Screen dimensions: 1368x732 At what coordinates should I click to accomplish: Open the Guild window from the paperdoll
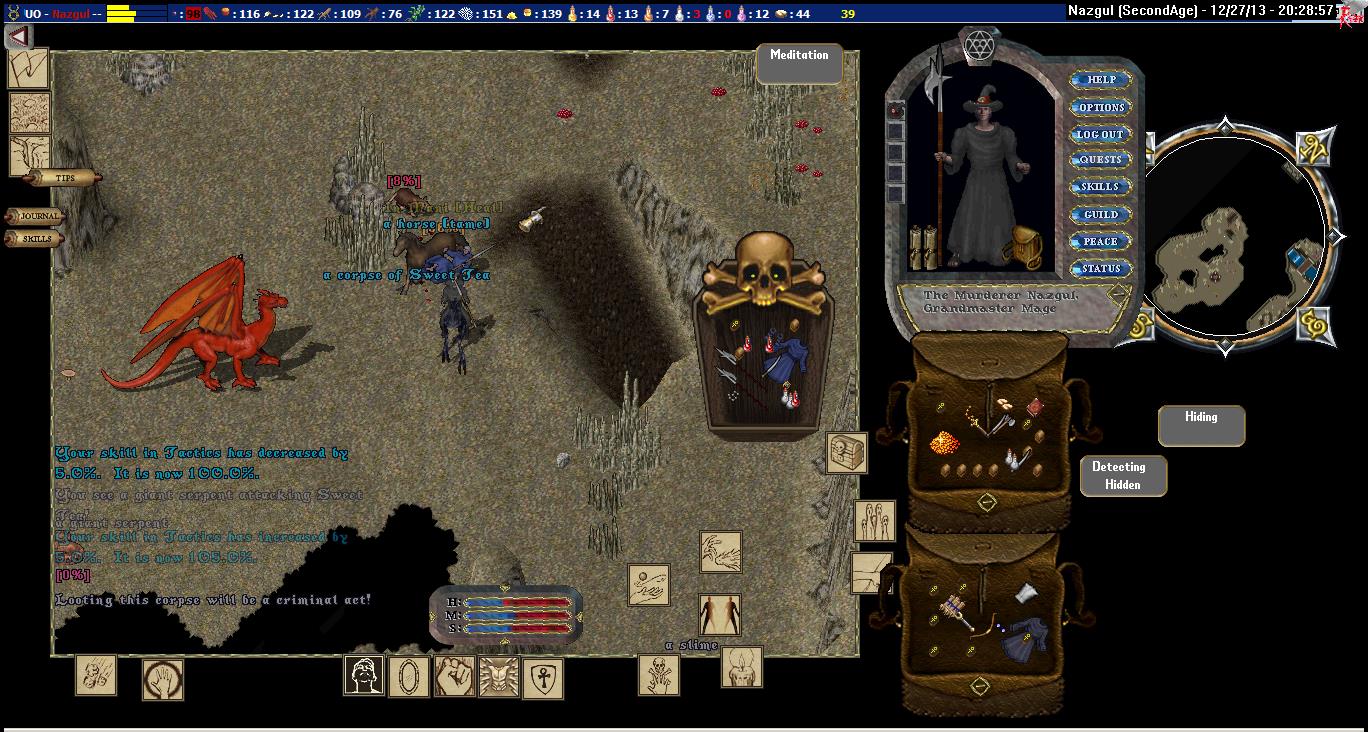[1101, 214]
